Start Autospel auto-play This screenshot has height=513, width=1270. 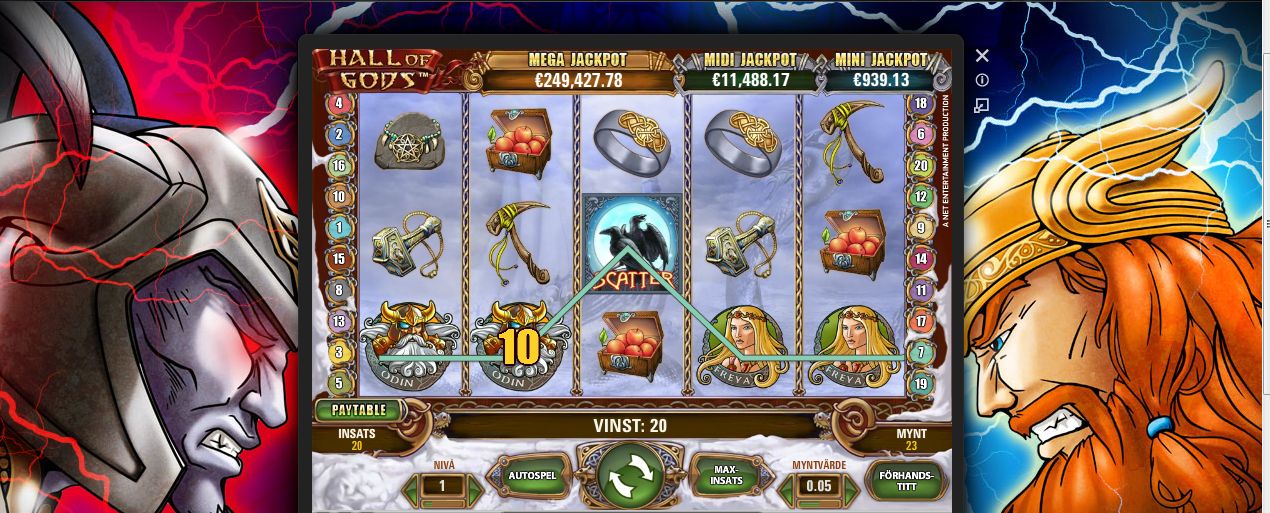(529, 477)
